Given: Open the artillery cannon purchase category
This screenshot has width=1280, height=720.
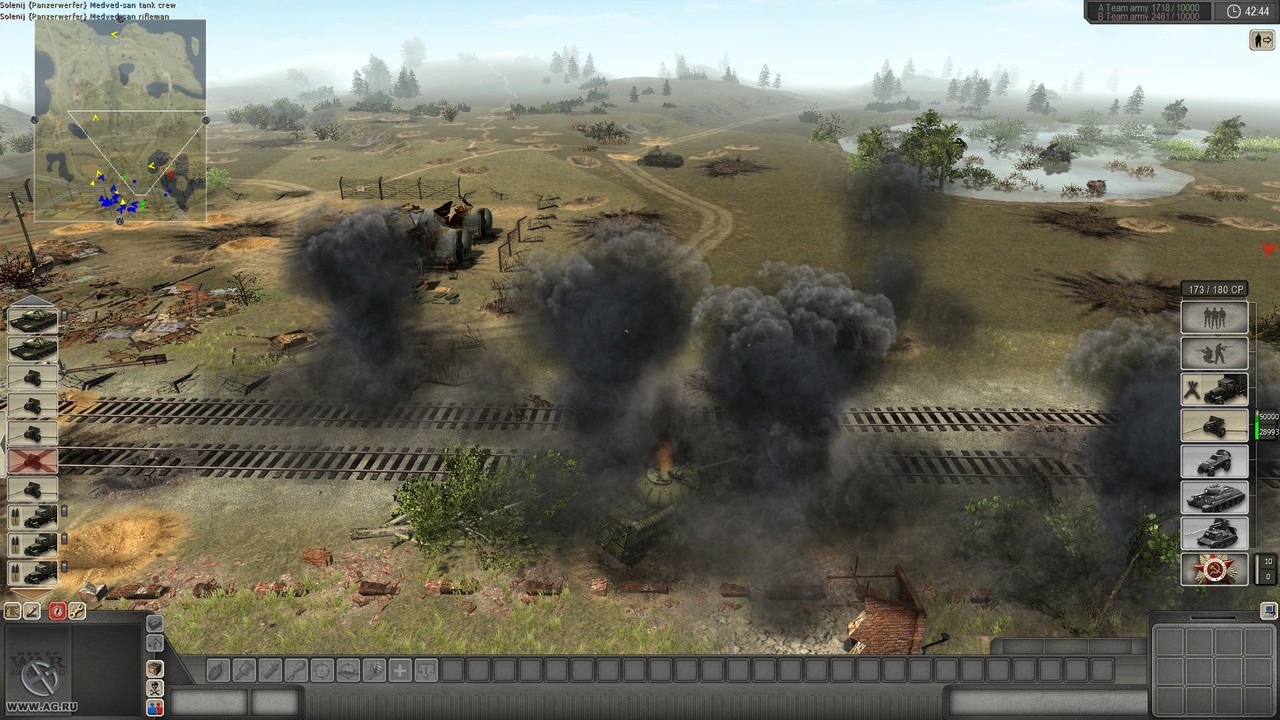Looking at the screenshot, I should tap(1215, 425).
